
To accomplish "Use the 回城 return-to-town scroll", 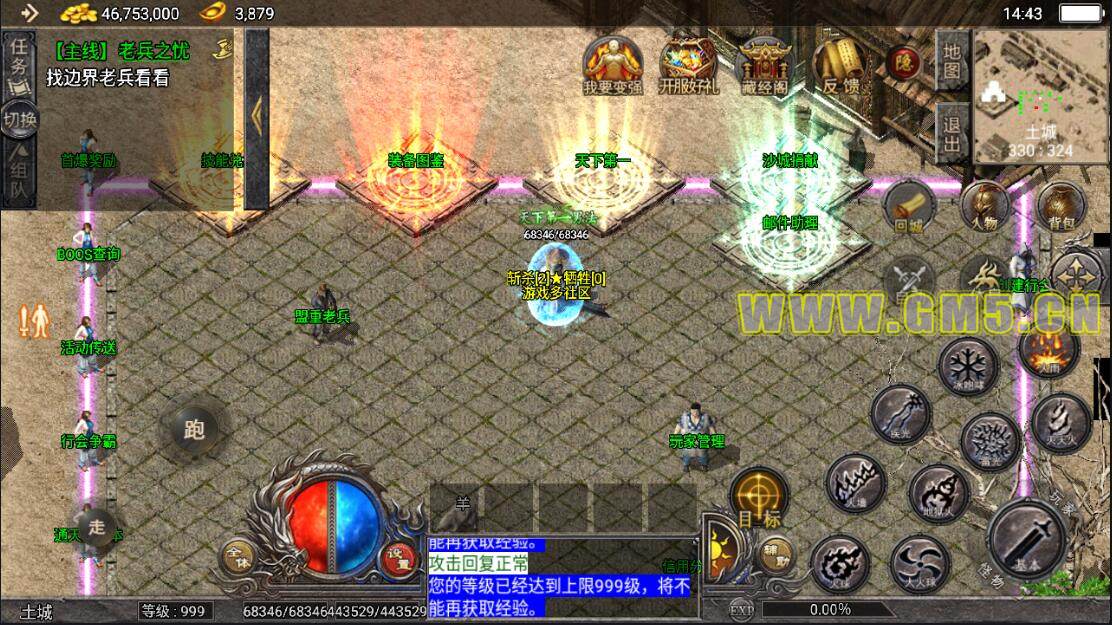I will (908, 207).
